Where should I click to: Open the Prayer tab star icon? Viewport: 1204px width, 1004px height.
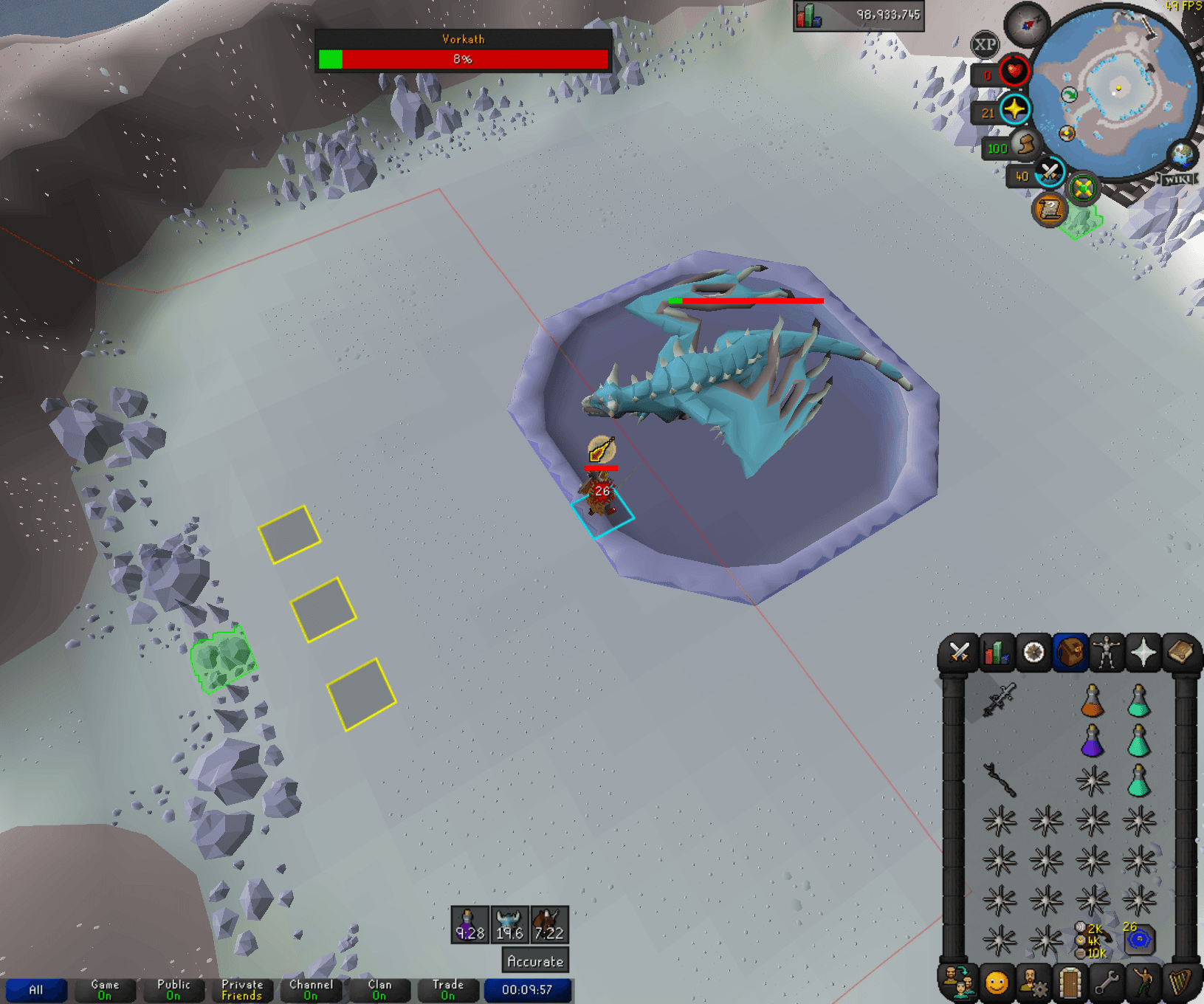coord(1145,653)
